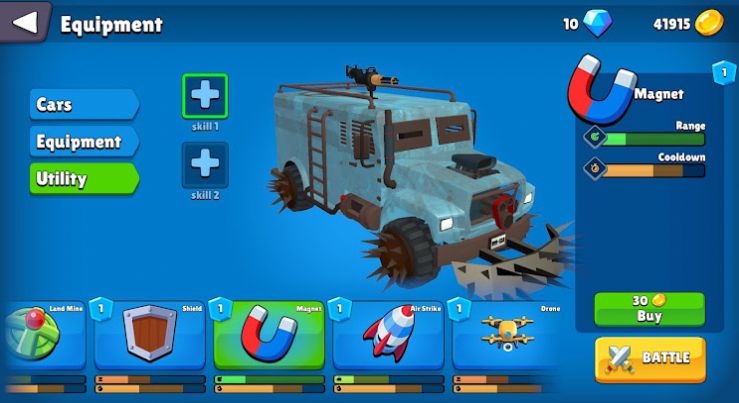Buy the Magnet for 30 coins
Screen dimensions: 739x403
pos(649,309)
